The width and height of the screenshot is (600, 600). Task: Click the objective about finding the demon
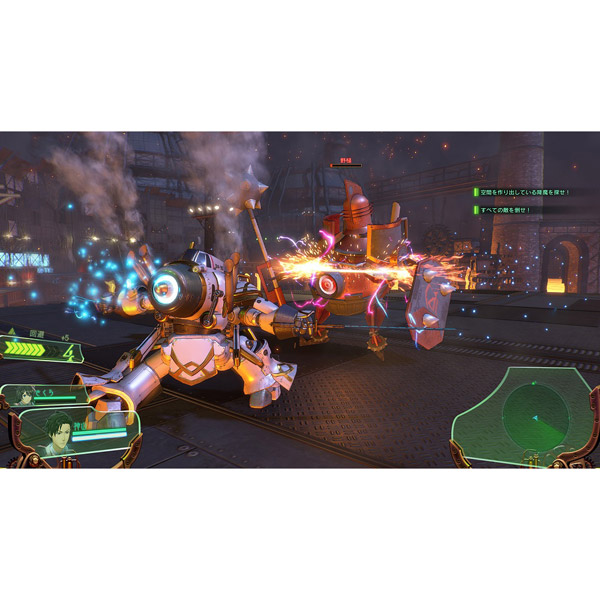(522, 191)
